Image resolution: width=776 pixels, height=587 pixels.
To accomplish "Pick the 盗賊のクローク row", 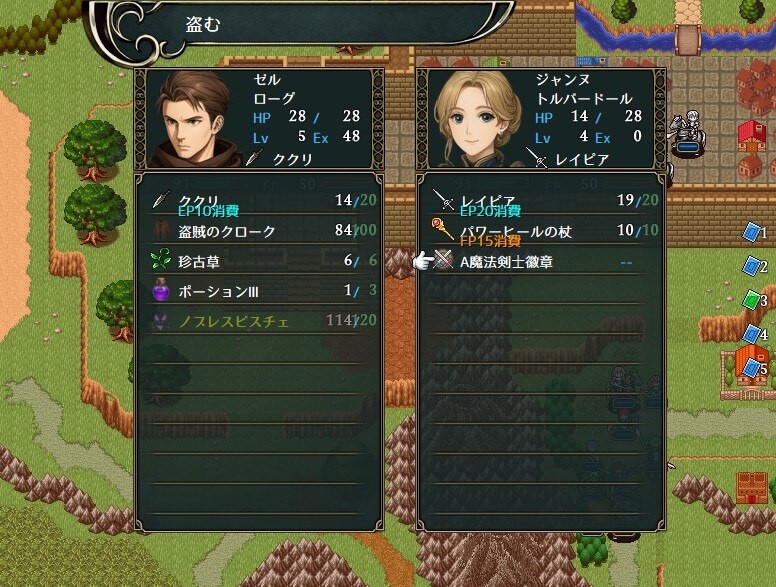I will click(258, 231).
